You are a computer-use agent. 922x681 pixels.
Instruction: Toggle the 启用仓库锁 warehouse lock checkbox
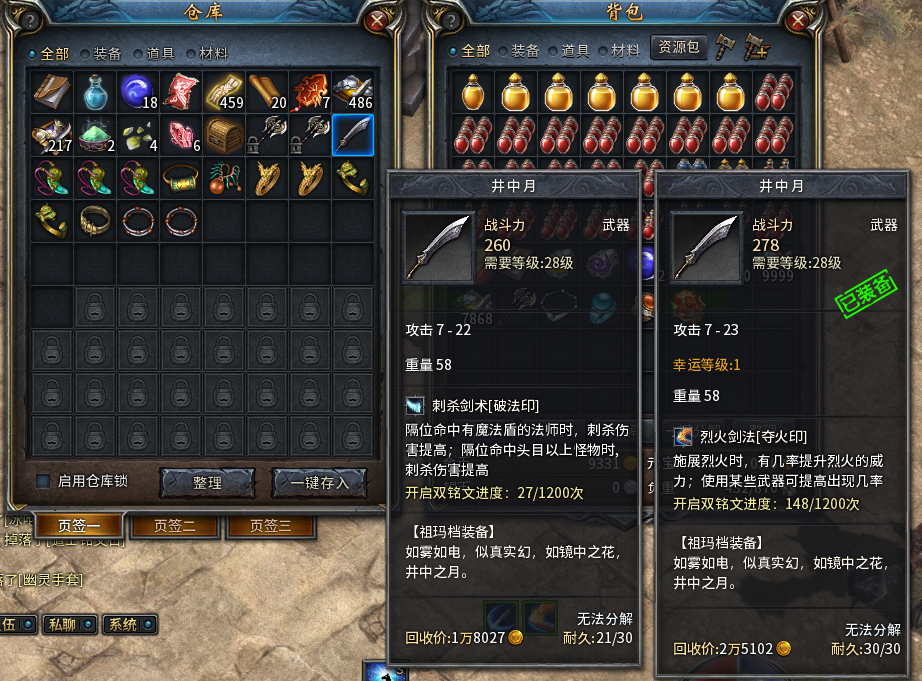point(43,481)
